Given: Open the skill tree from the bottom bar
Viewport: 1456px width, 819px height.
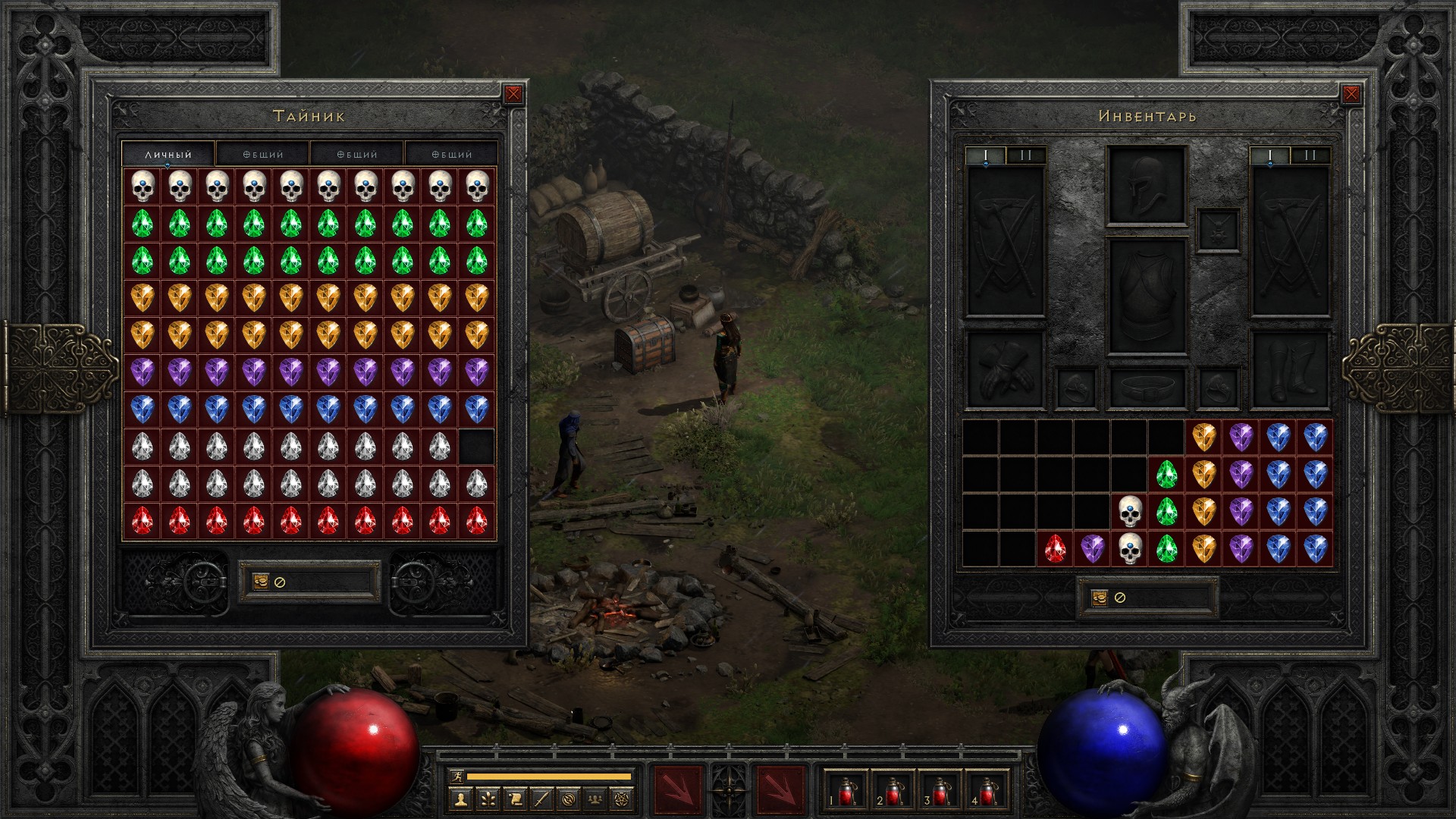Looking at the screenshot, I should click(x=487, y=799).
